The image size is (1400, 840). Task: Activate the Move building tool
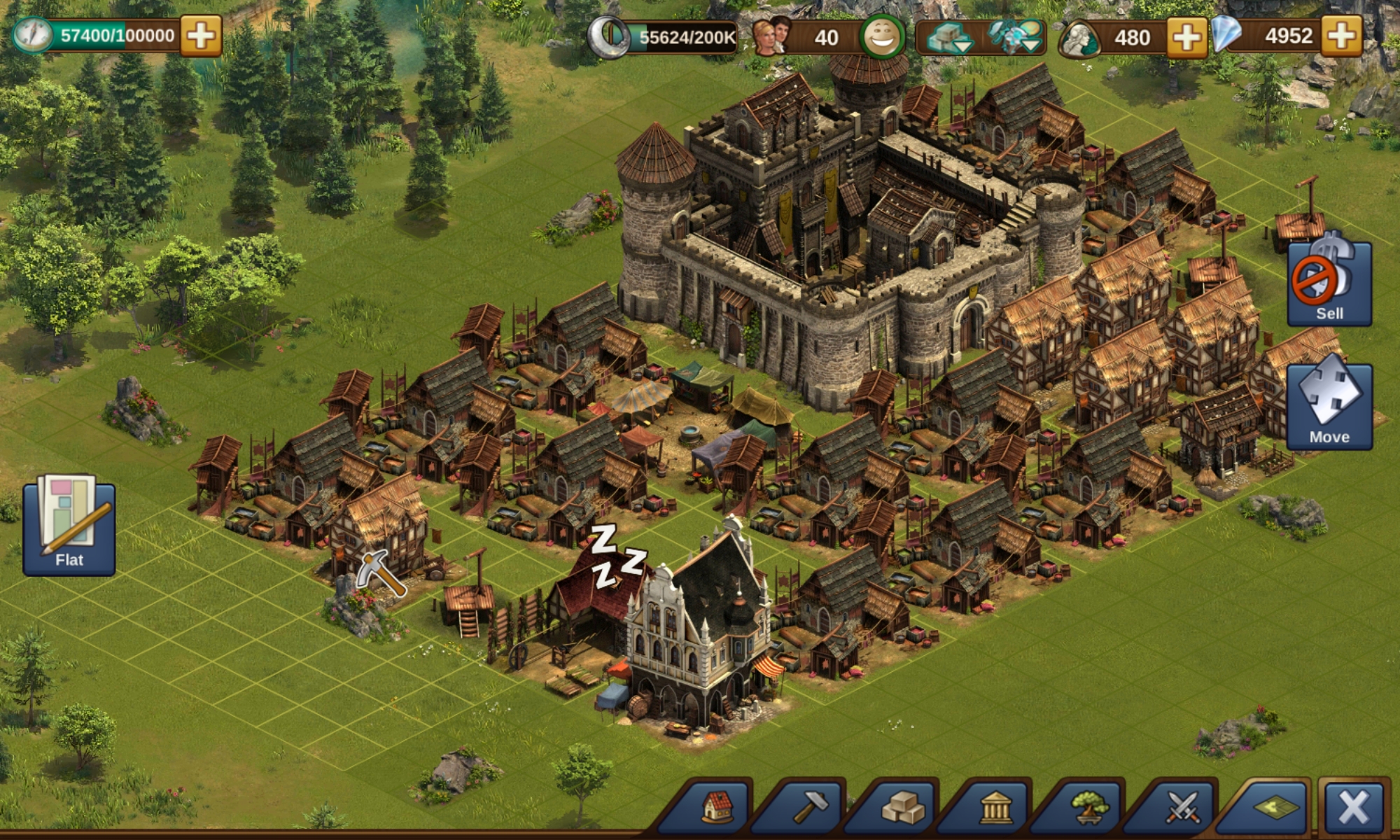click(1329, 406)
